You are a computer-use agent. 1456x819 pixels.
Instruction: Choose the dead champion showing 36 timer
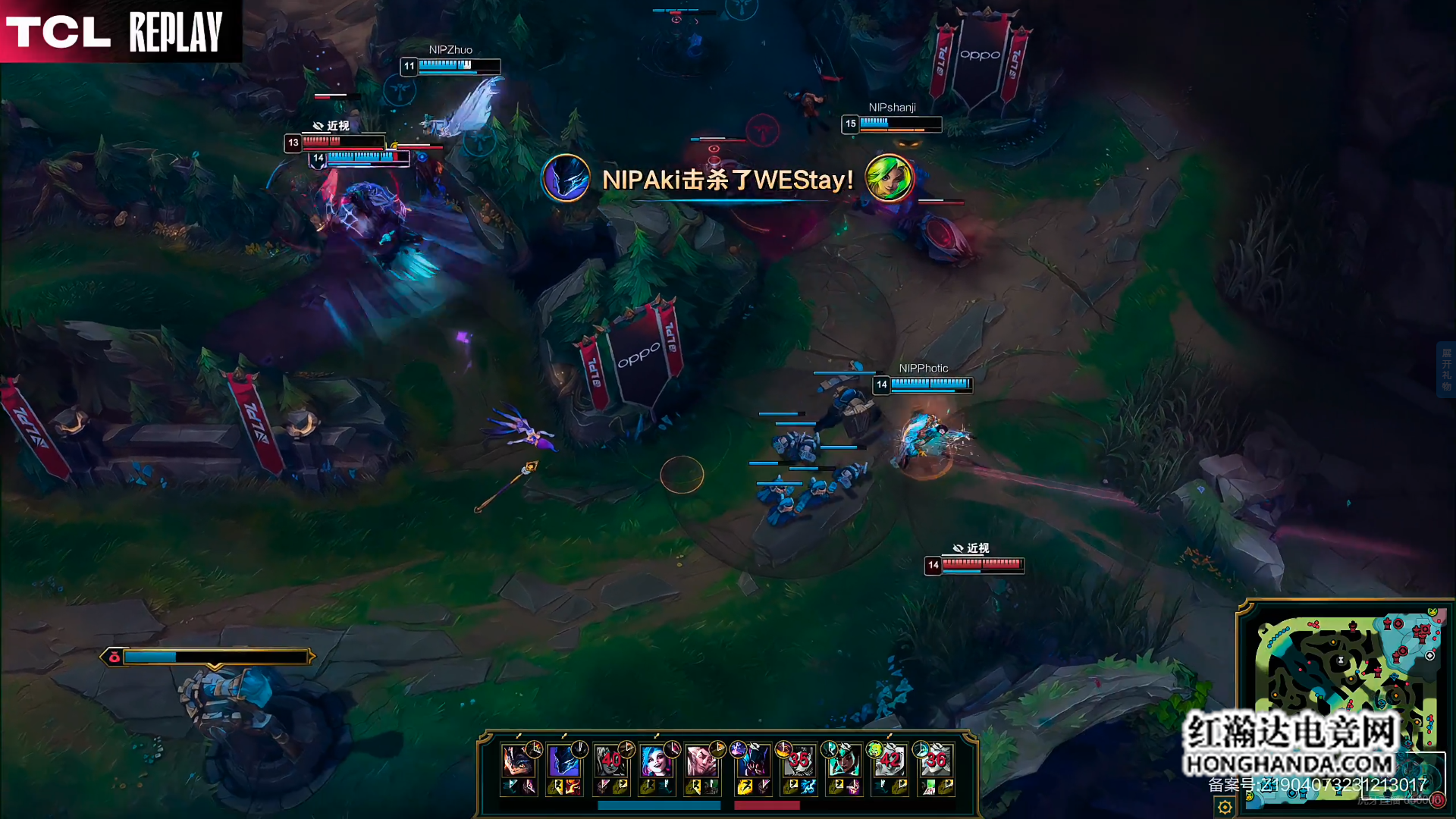tap(936, 761)
